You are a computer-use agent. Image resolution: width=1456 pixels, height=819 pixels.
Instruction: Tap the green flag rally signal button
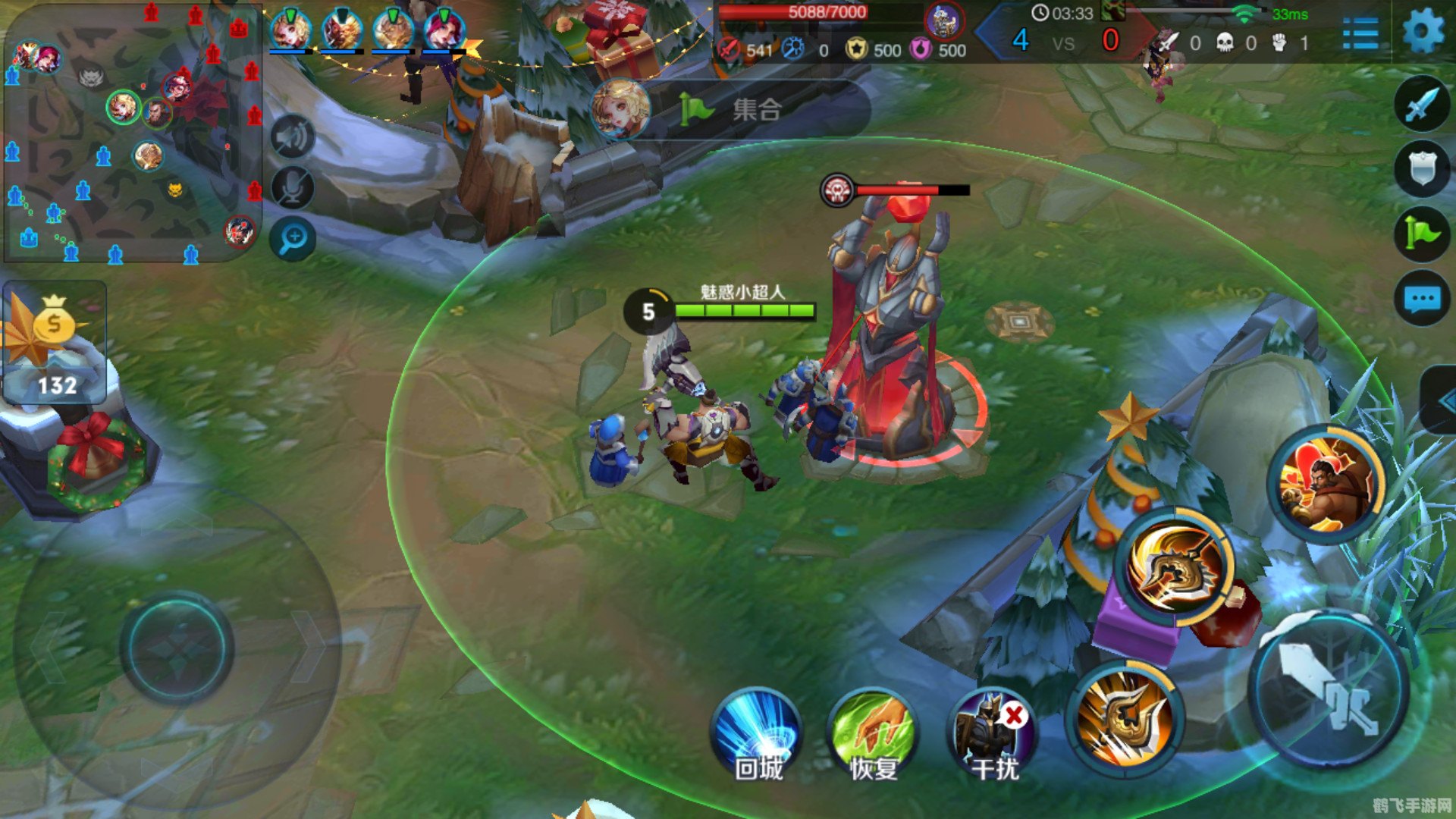pyautogui.click(x=1421, y=233)
